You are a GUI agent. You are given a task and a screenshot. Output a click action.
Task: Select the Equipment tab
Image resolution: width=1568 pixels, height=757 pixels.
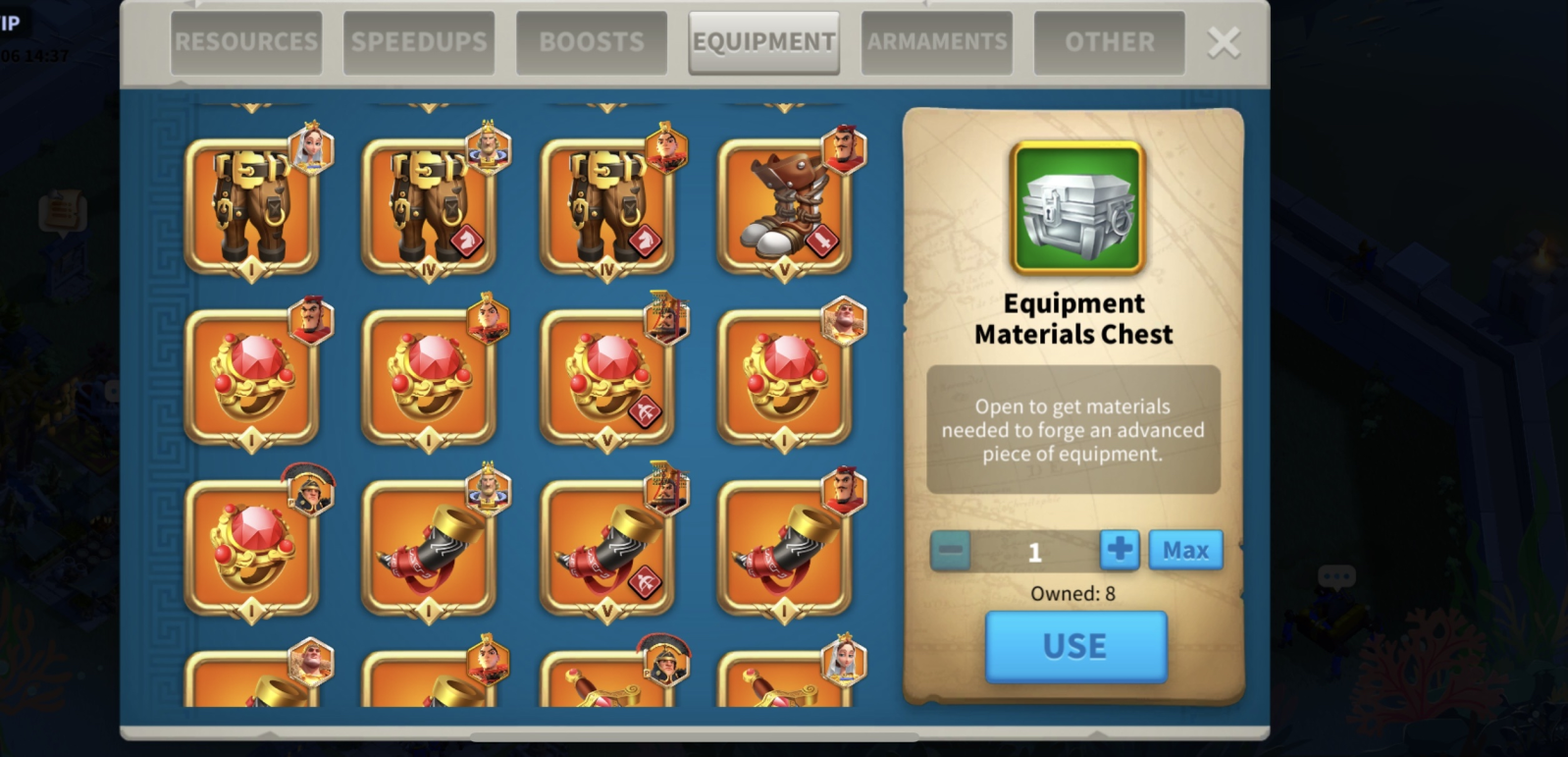point(764,42)
